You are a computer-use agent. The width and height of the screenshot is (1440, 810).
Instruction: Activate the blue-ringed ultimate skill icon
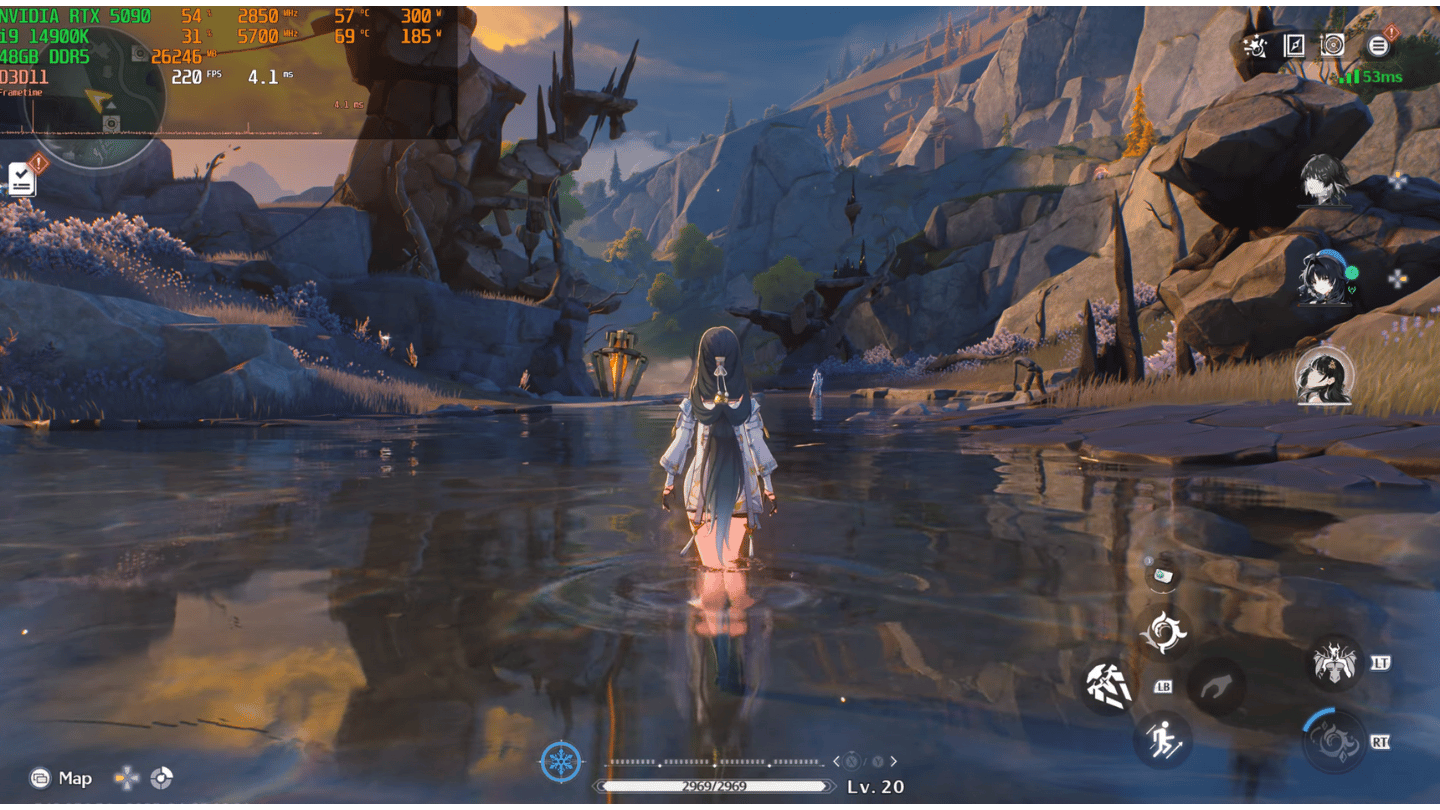pos(1334,741)
